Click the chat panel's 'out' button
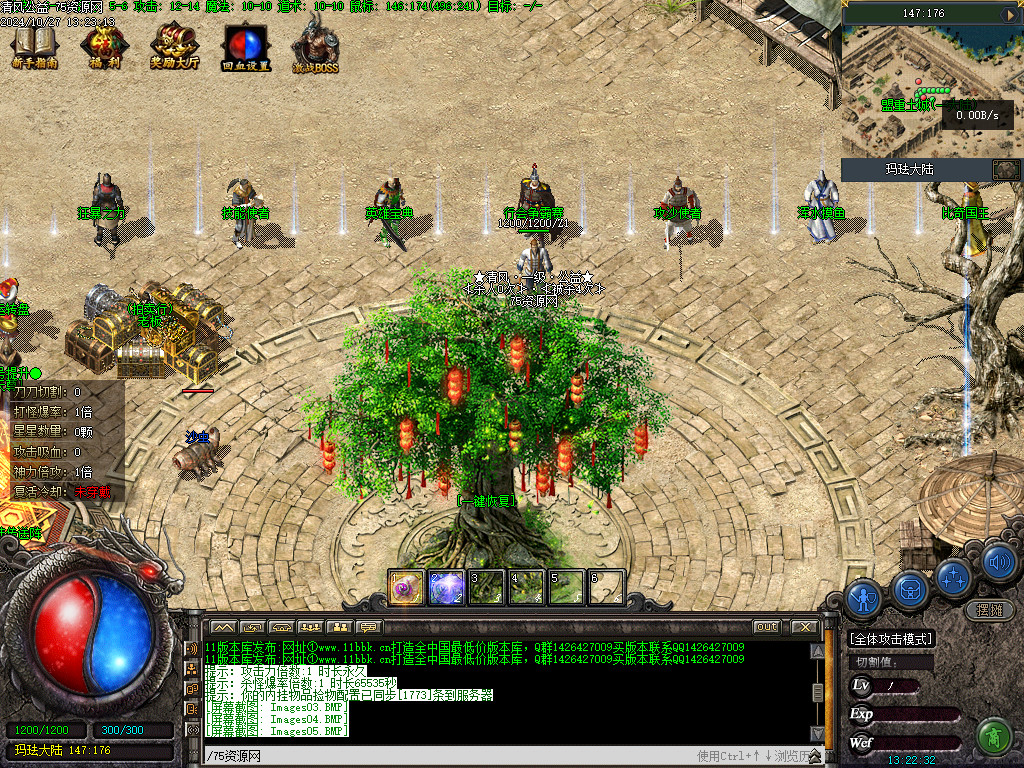Screen dimensions: 1024x768 coord(766,627)
